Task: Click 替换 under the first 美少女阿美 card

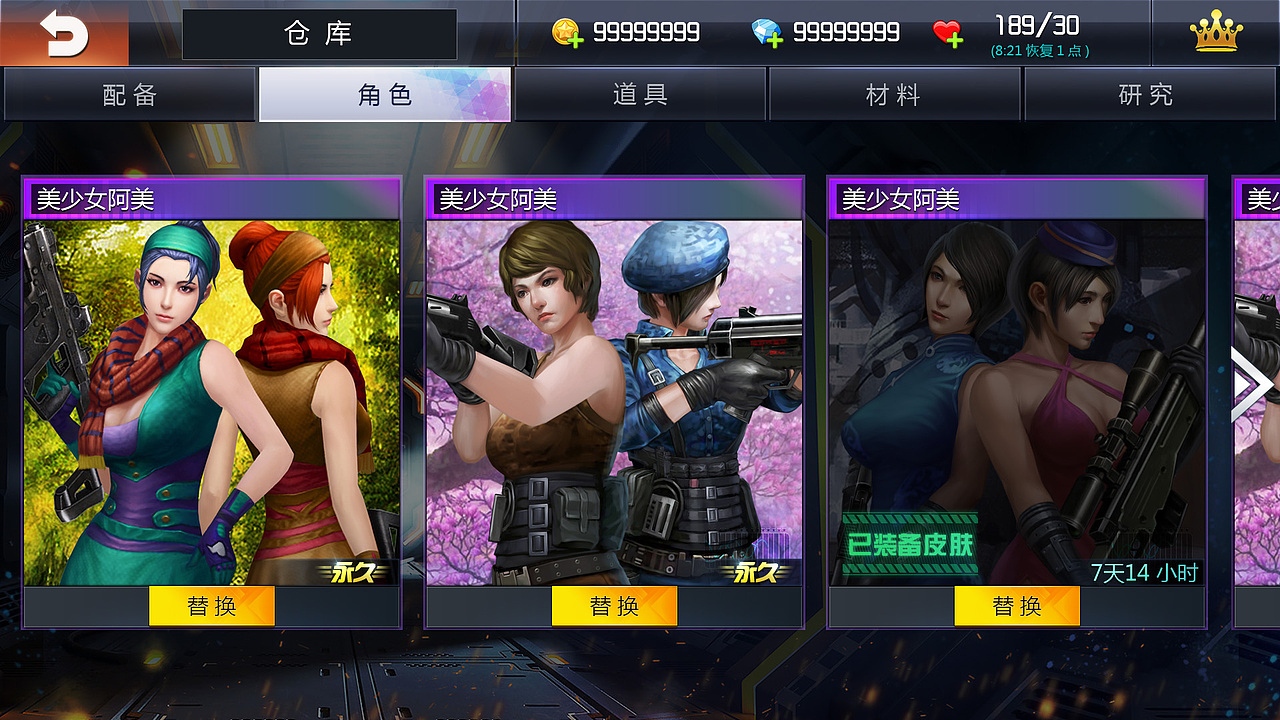Action: point(211,605)
